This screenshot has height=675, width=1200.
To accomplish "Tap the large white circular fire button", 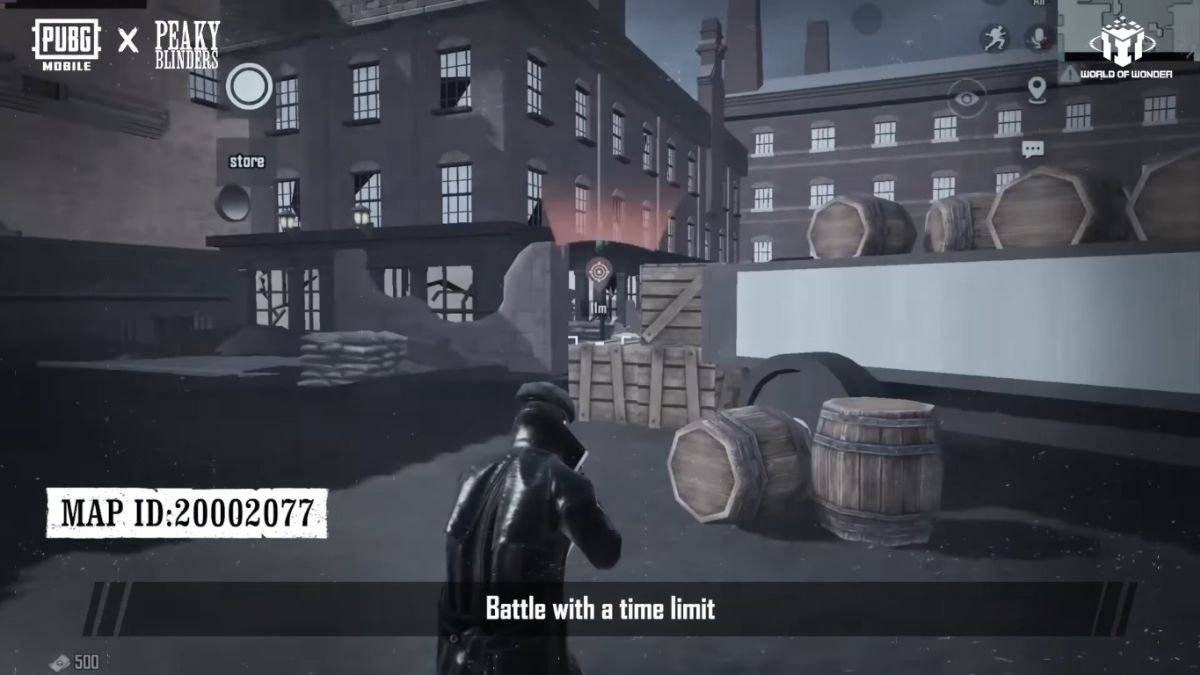I will tap(249, 86).
